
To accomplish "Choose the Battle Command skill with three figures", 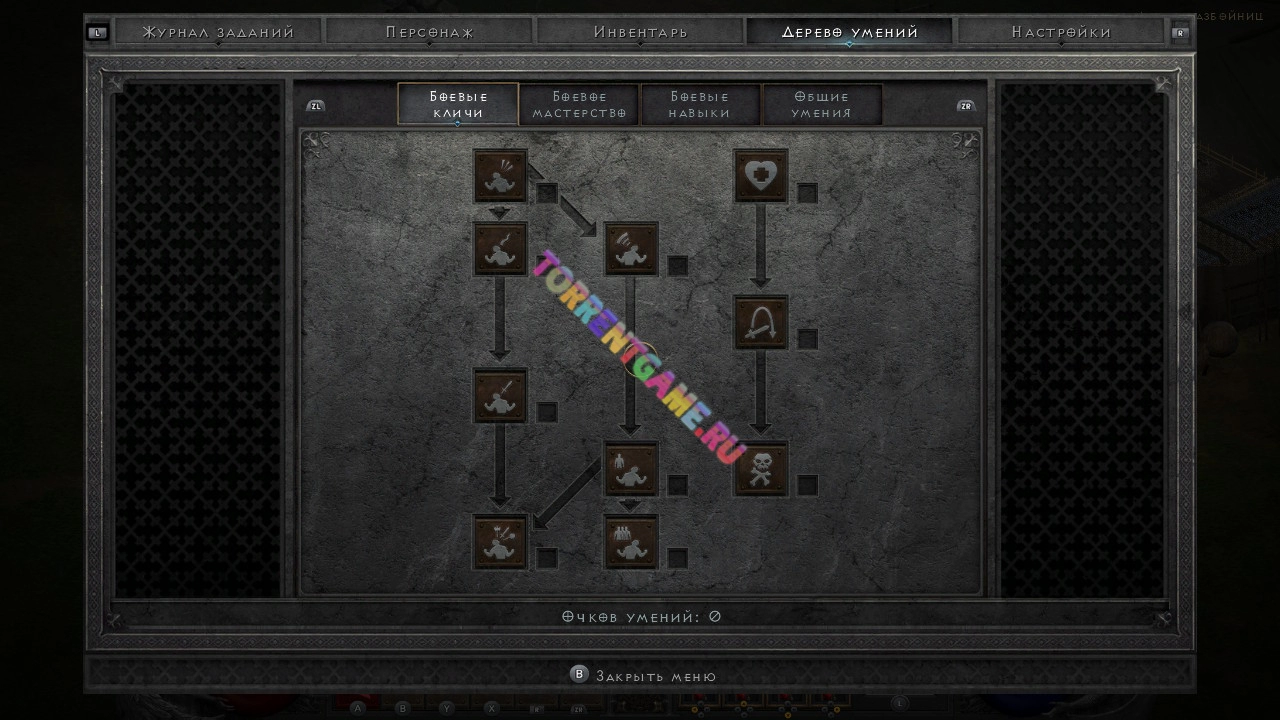I will click(631, 541).
